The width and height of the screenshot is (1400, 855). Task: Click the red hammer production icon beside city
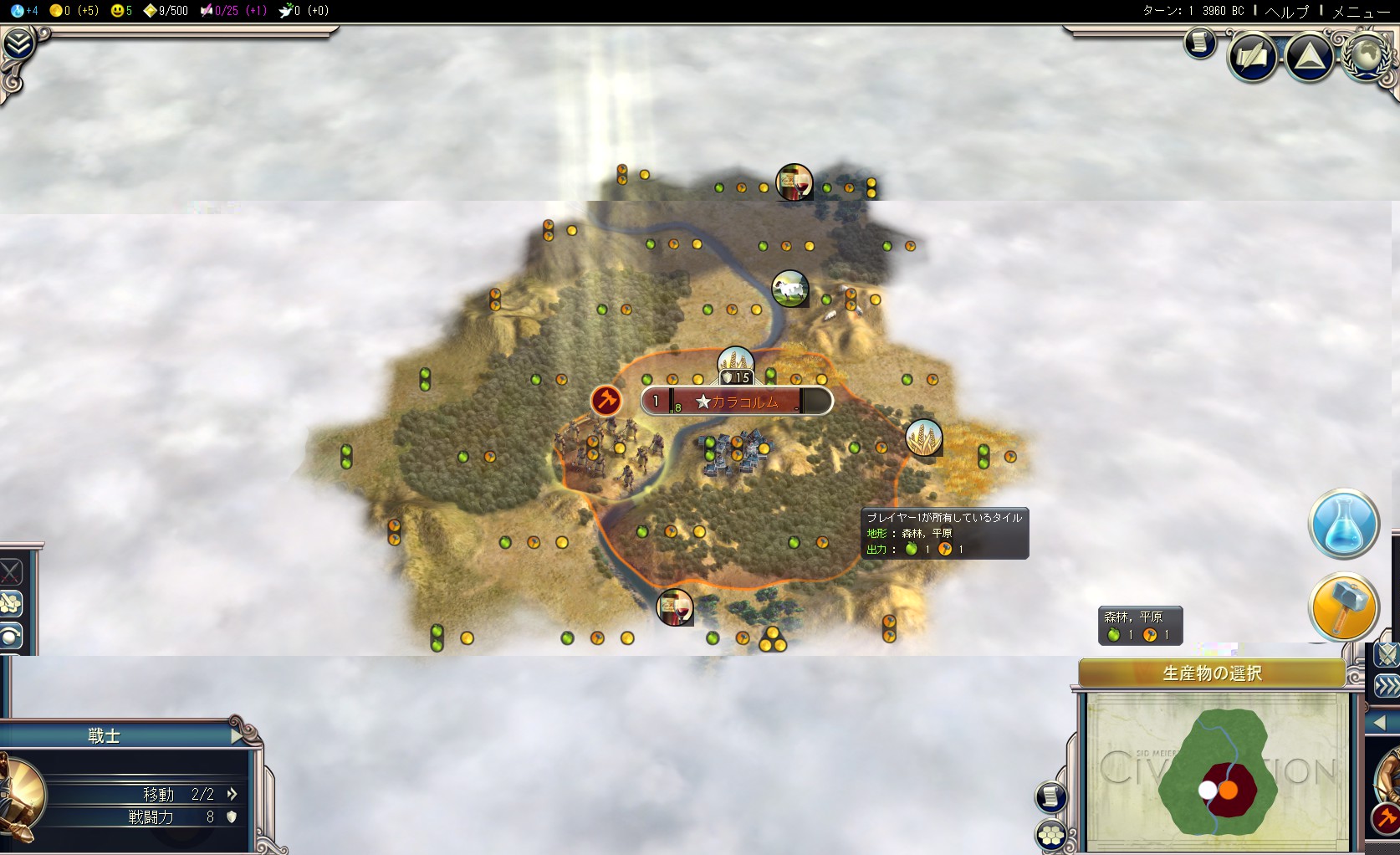click(x=605, y=401)
